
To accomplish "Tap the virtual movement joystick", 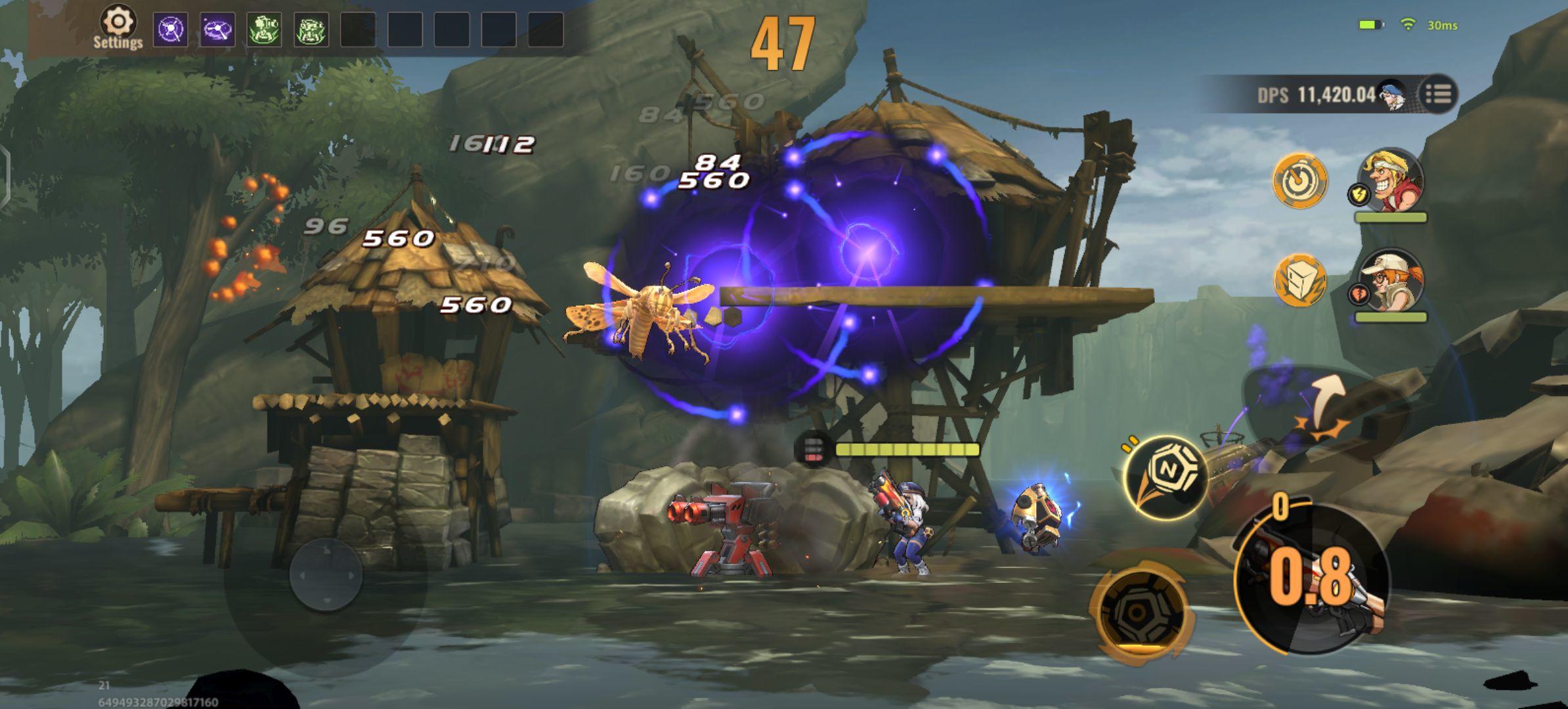I will (326, 575).
